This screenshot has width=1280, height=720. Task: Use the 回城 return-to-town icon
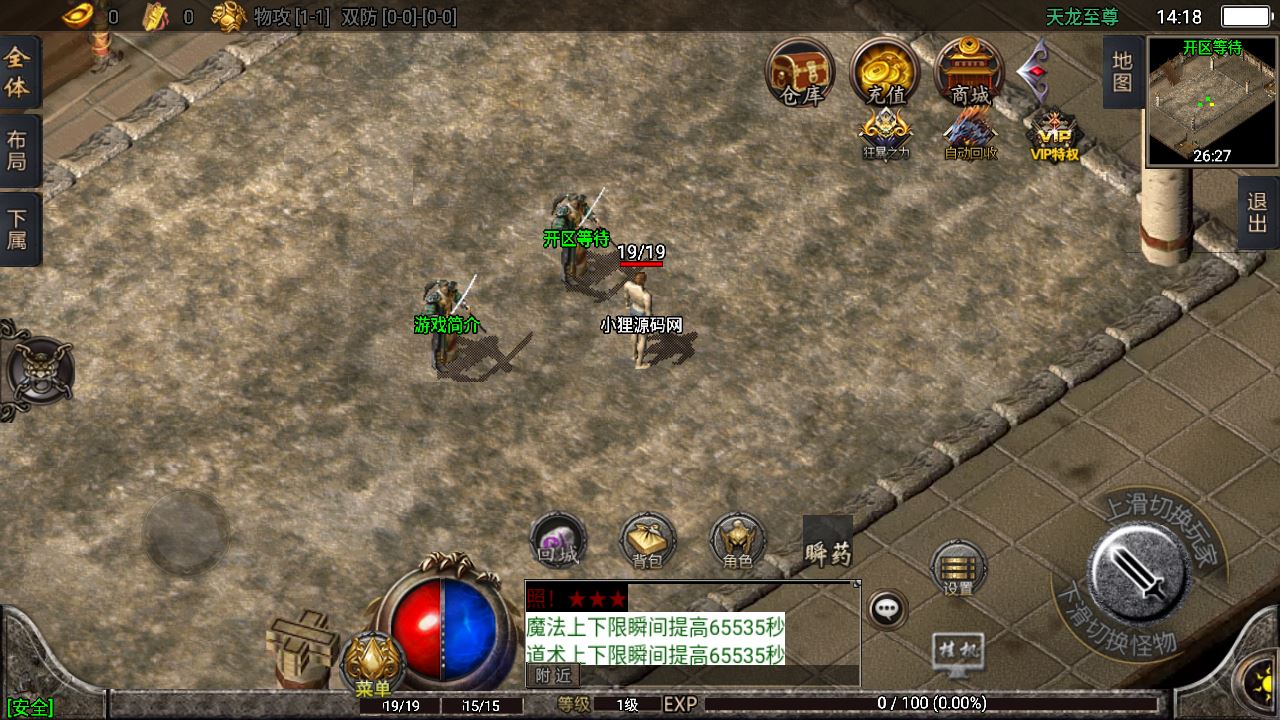click(x=557, y=542)
